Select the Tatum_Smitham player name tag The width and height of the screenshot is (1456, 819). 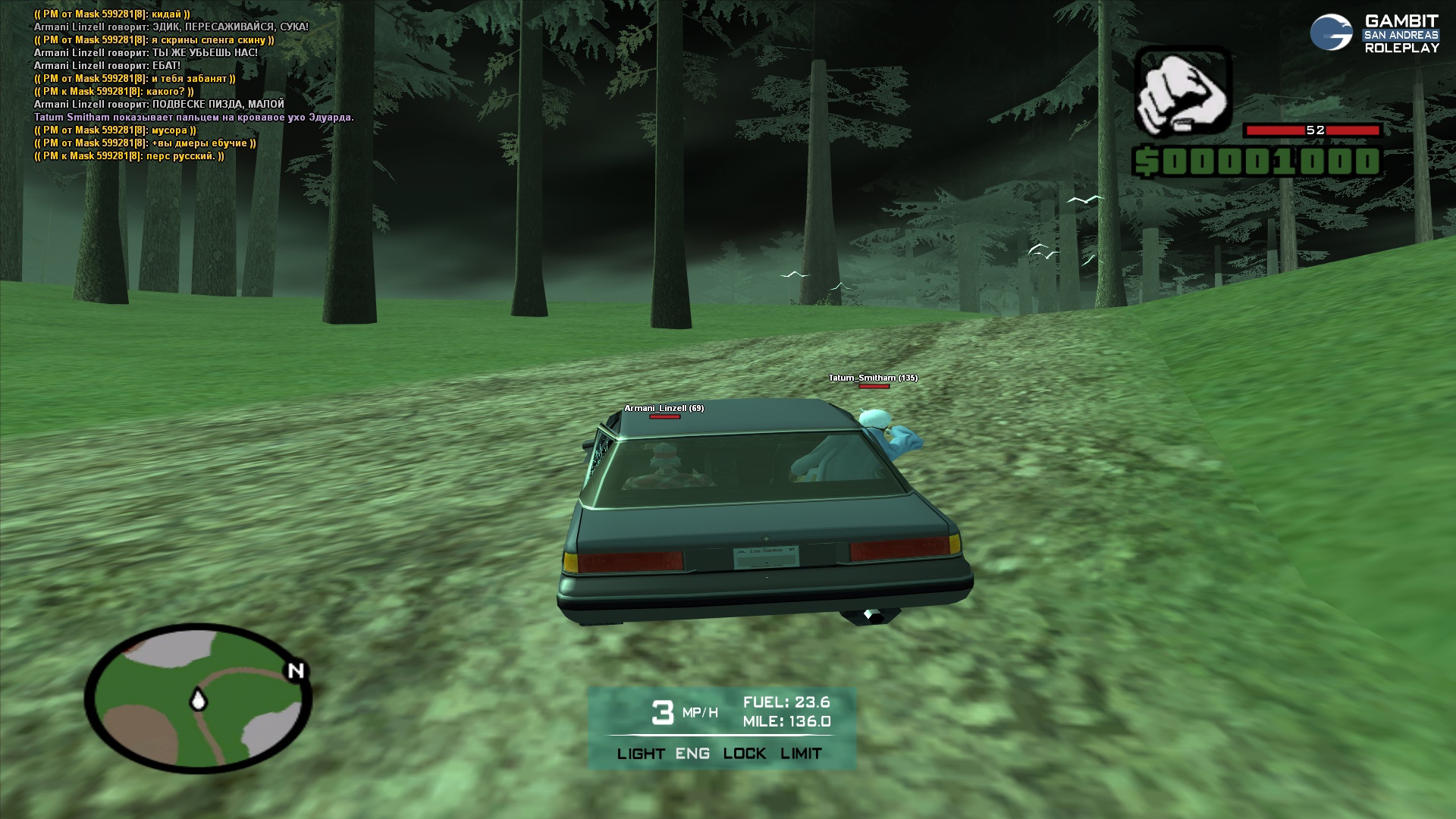tap(872, 378)
